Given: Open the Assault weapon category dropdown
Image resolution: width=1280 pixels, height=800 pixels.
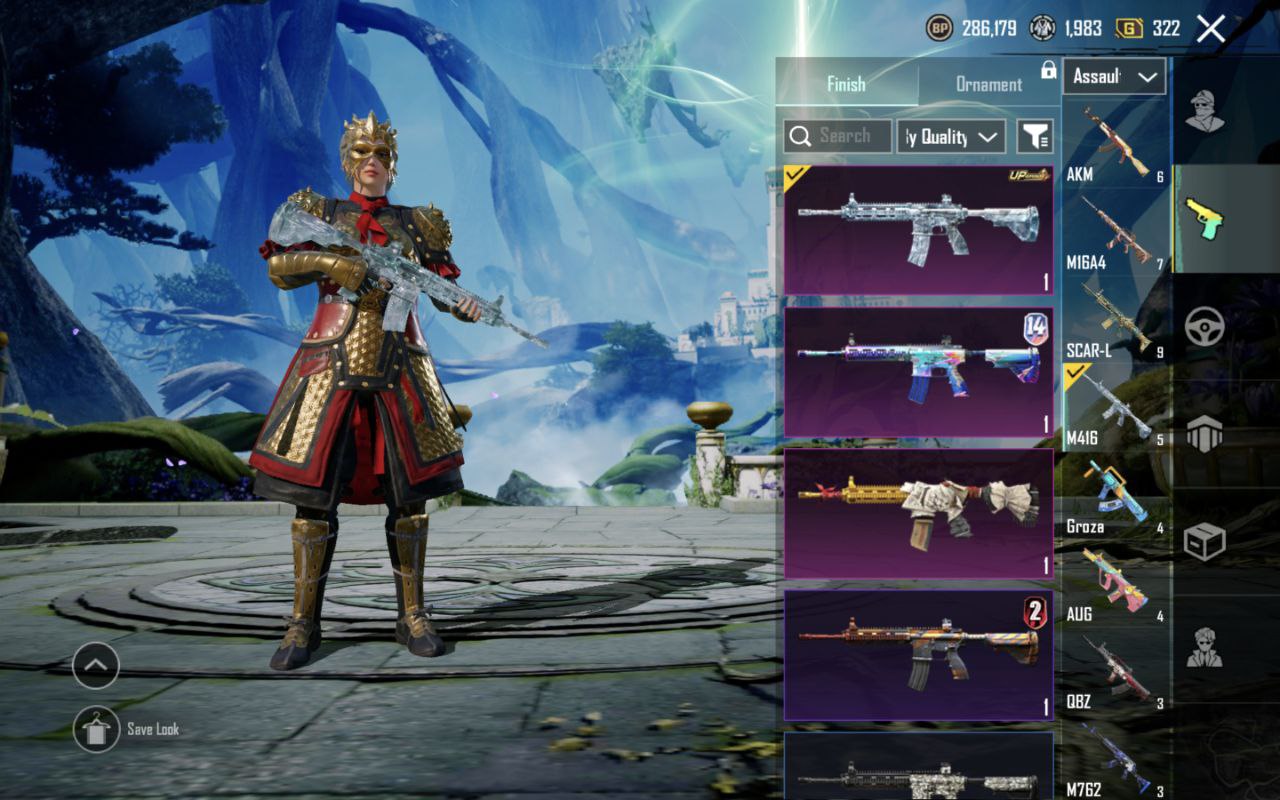Looking at the screenshot, I should 1114,76.
